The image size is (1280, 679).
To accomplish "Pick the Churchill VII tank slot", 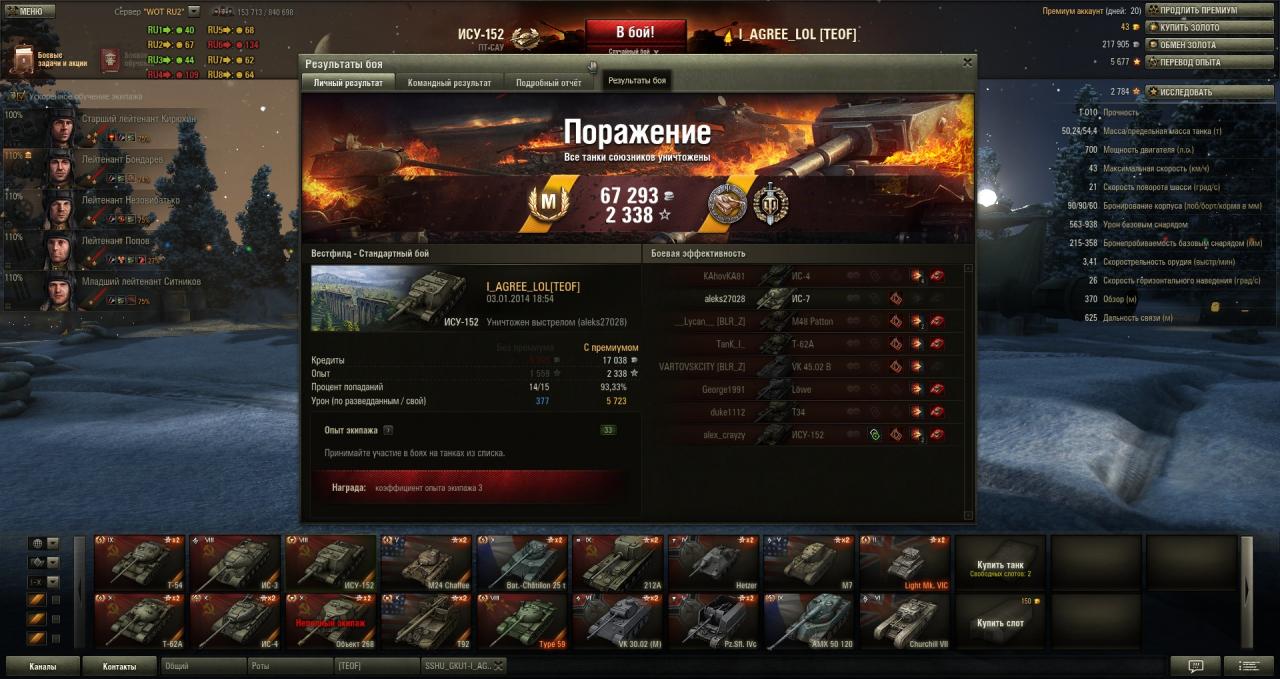I will point(904,622).
